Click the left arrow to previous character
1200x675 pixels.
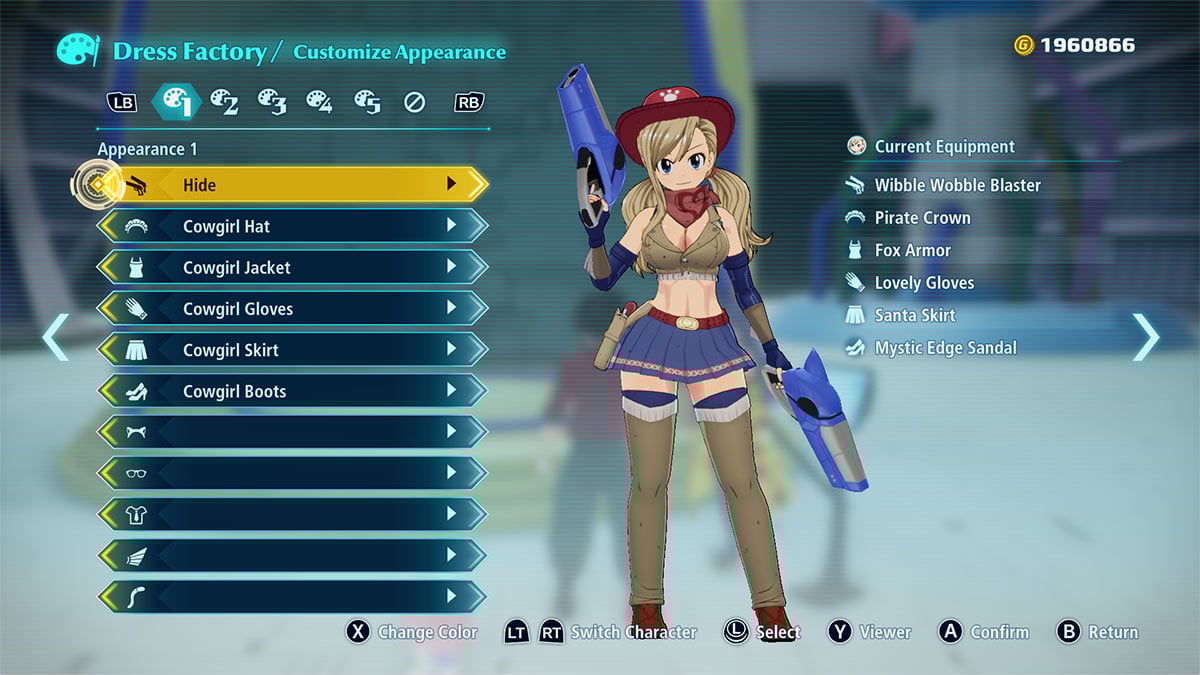tap(56, 337)
